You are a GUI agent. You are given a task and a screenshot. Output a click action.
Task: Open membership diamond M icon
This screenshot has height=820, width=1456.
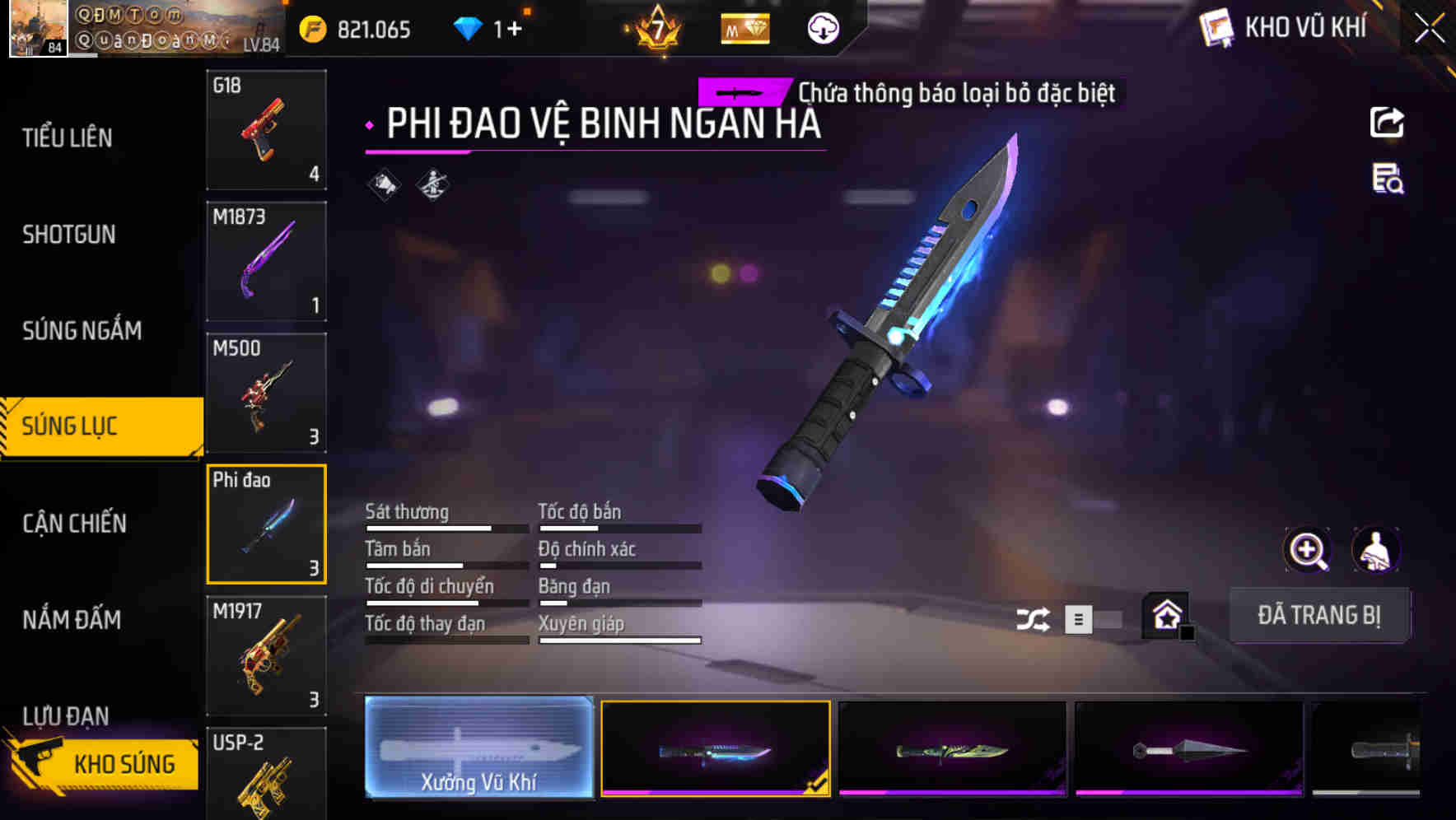[x=744, y=27]
